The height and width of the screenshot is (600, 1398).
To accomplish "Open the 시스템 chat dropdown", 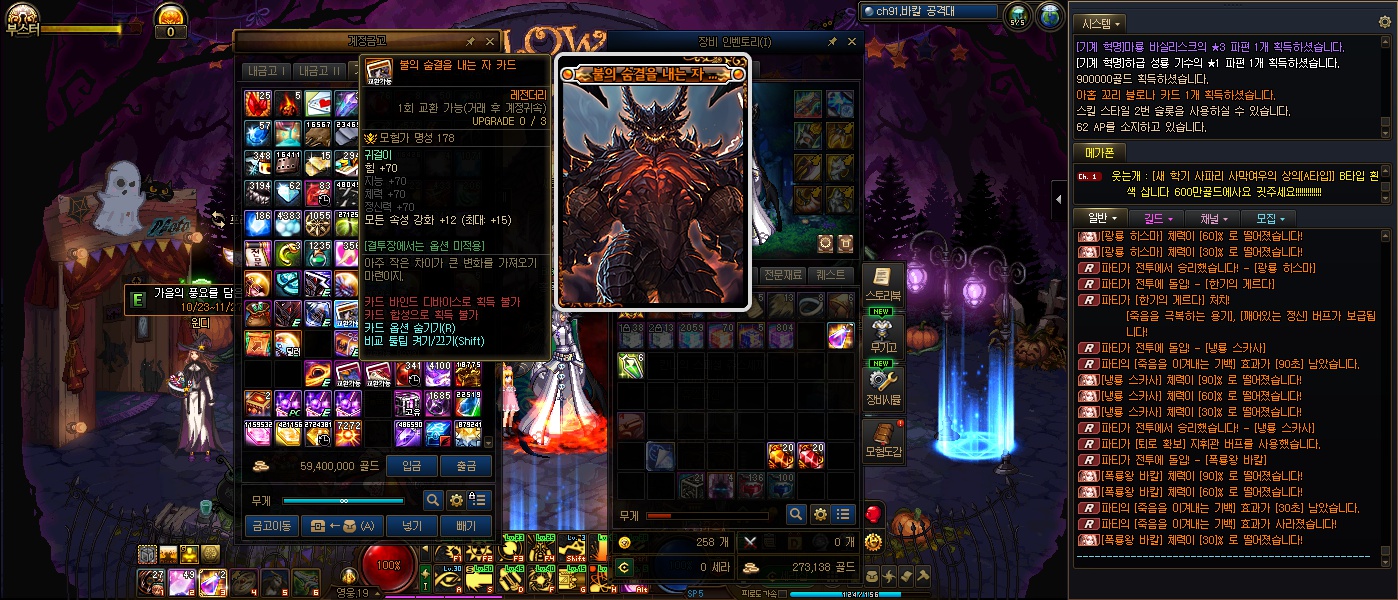I will [x=1112, y=23].
